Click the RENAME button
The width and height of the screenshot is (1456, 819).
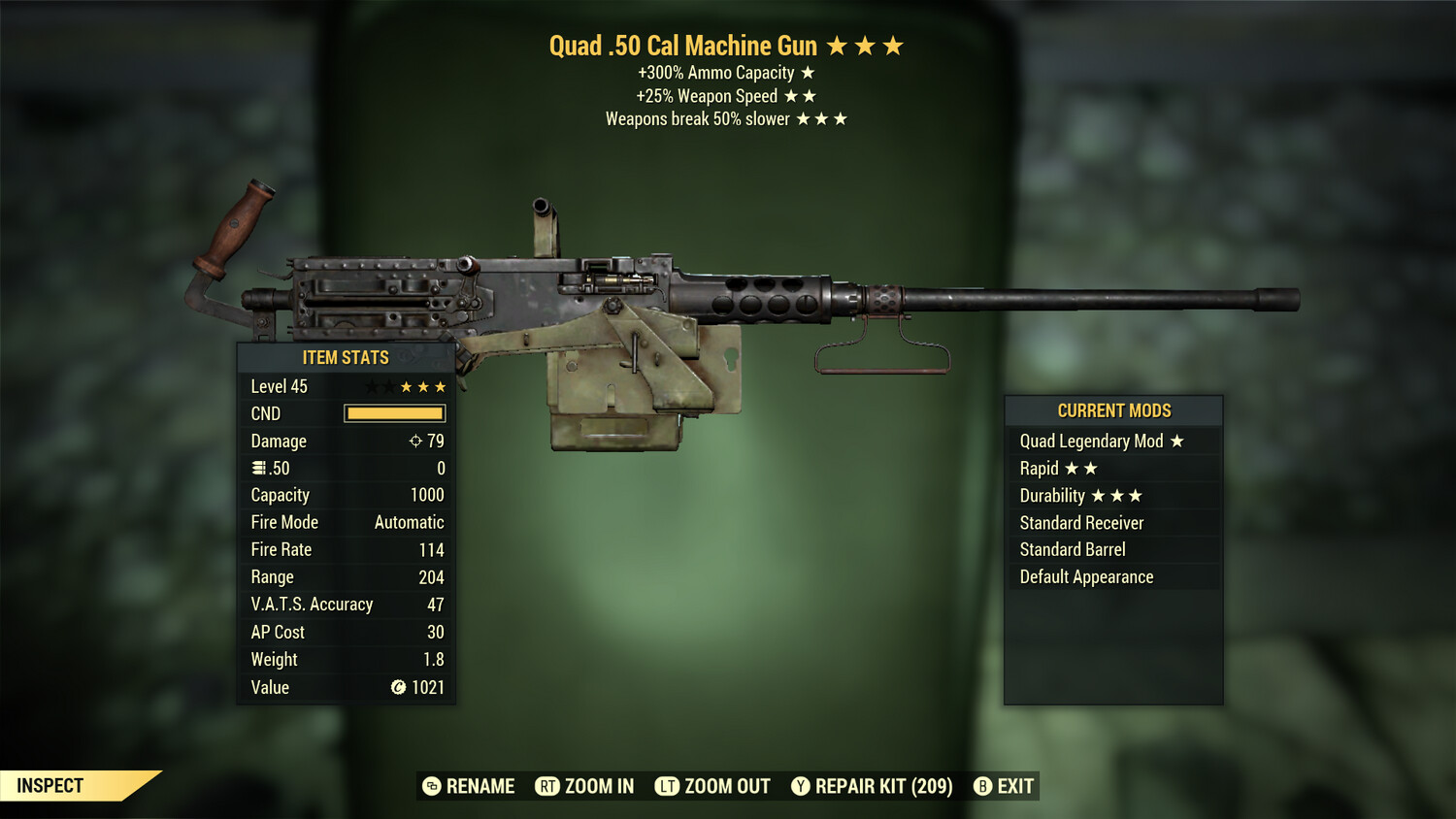point(470,787)
